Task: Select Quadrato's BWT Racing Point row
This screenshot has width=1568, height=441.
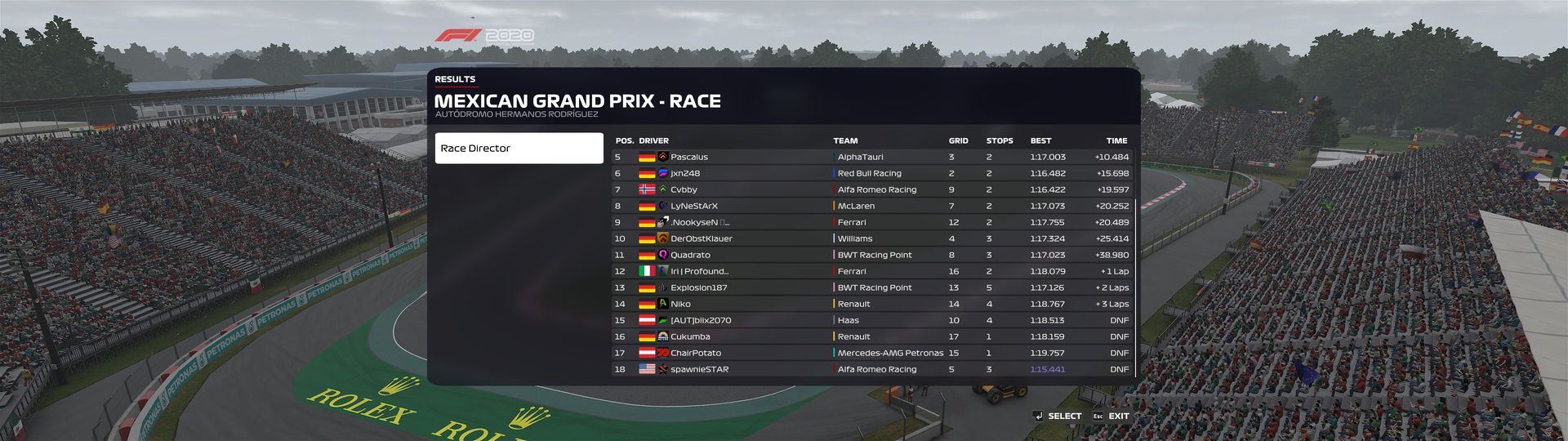Action: click(871, 255)
